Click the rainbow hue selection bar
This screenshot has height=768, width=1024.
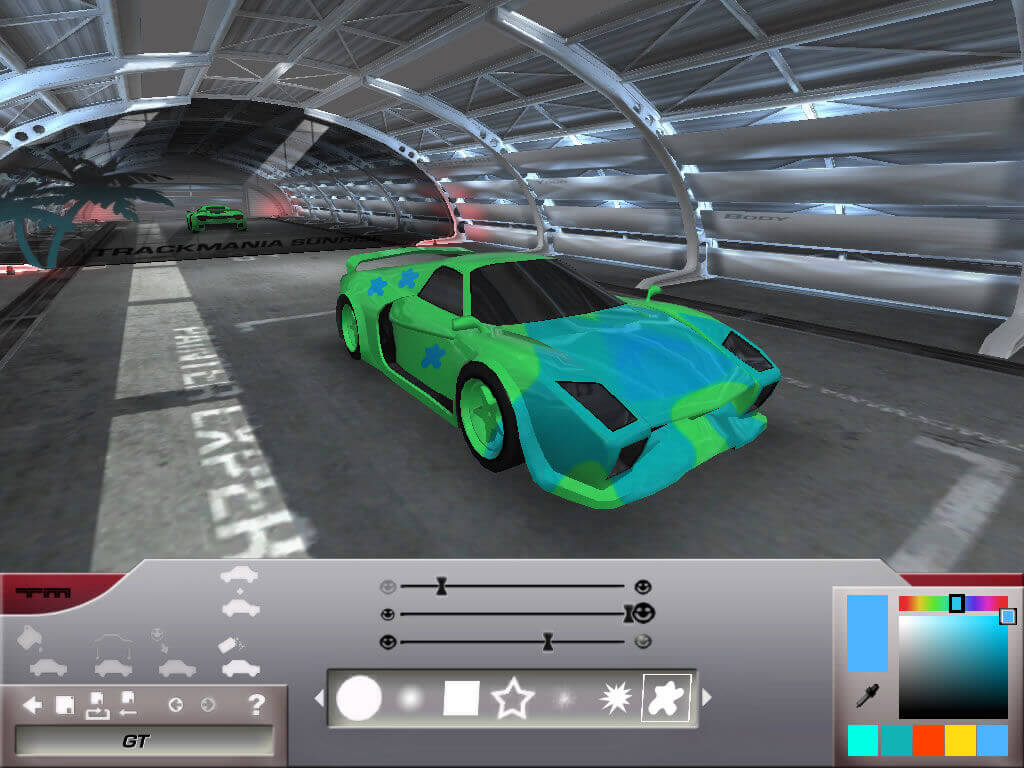click(x=952, y=603)
